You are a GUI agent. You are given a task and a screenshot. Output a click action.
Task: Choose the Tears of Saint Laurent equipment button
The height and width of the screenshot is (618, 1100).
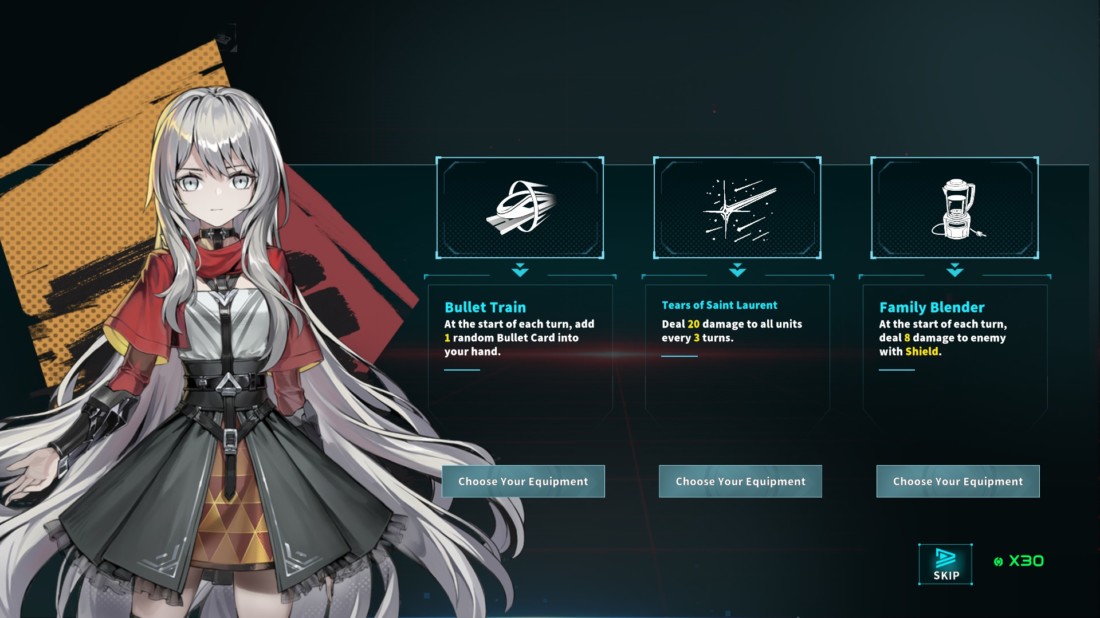[740, 481]
